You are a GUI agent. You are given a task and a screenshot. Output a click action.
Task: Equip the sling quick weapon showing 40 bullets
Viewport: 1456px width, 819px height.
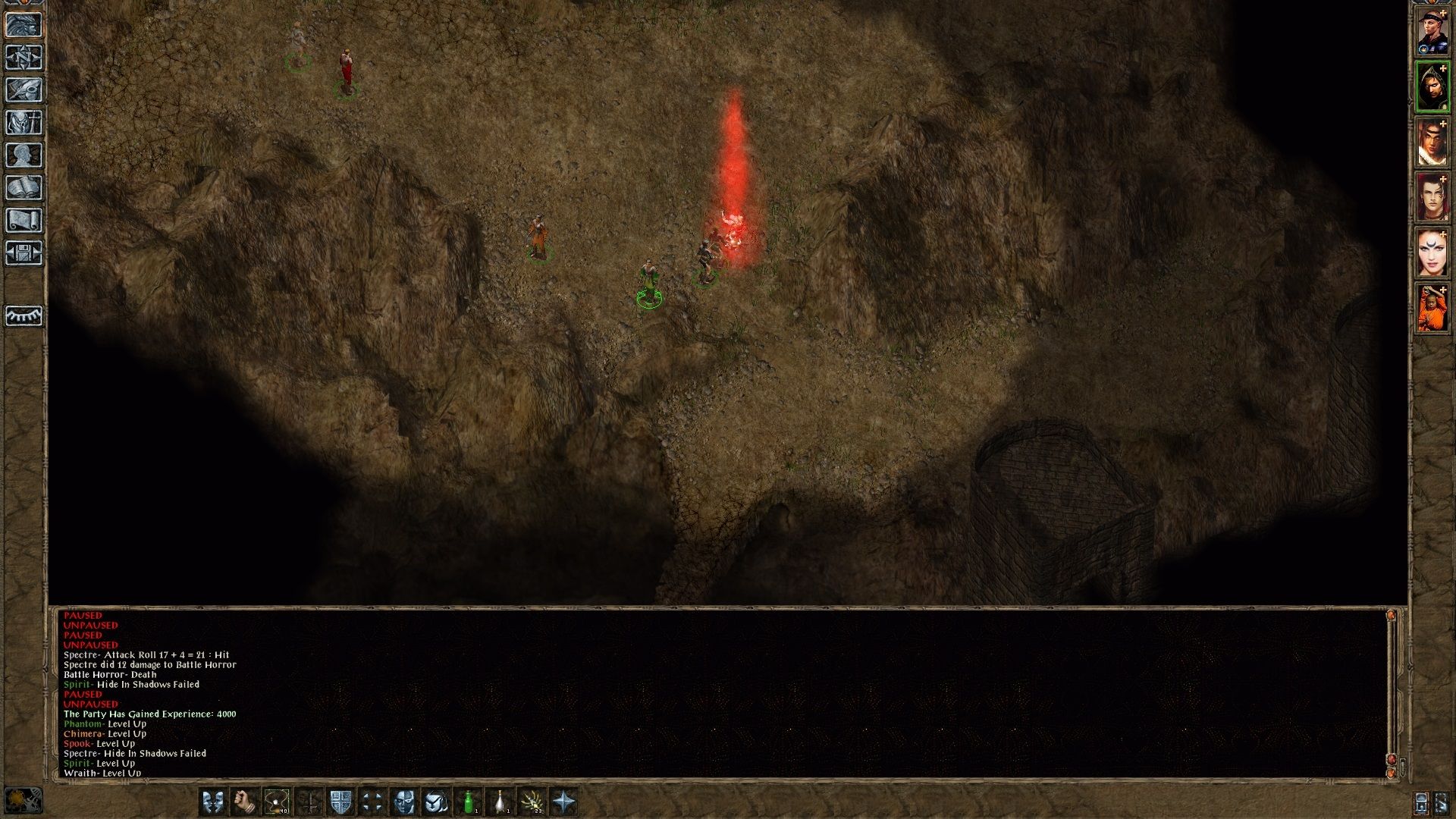276,803
